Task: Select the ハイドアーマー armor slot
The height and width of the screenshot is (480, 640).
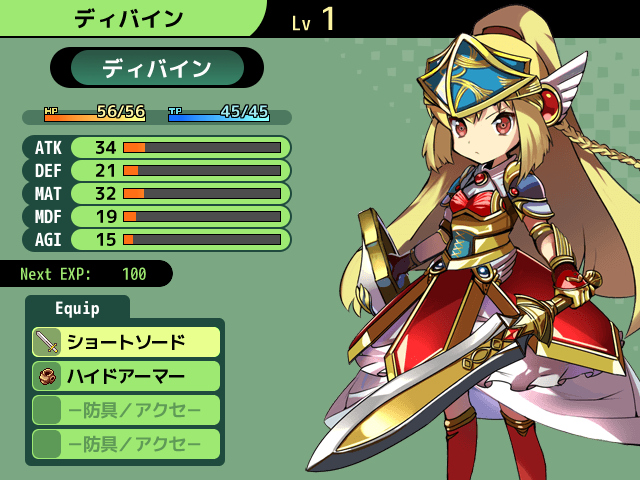Action: point(126,376)
